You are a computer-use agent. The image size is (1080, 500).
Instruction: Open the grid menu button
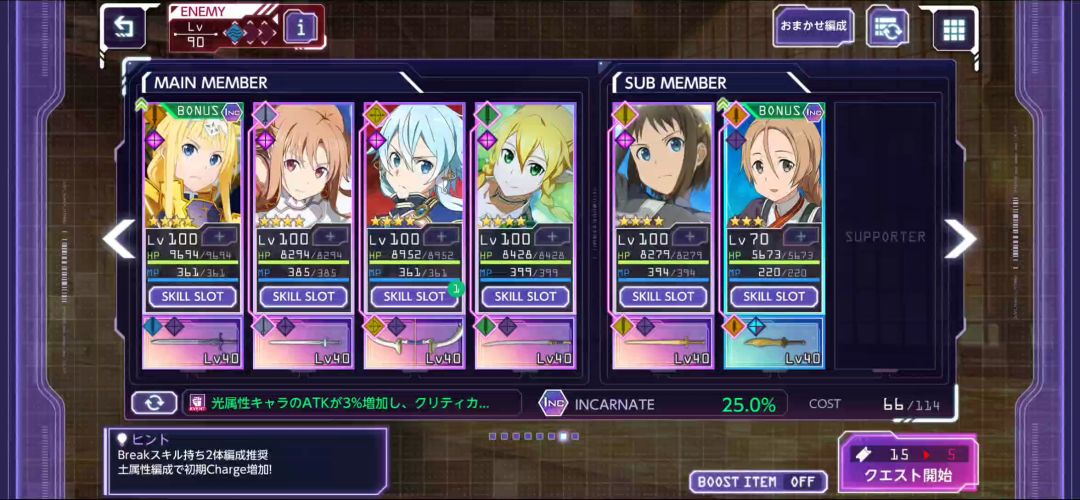pyautogui.click(x=954, y=29)
